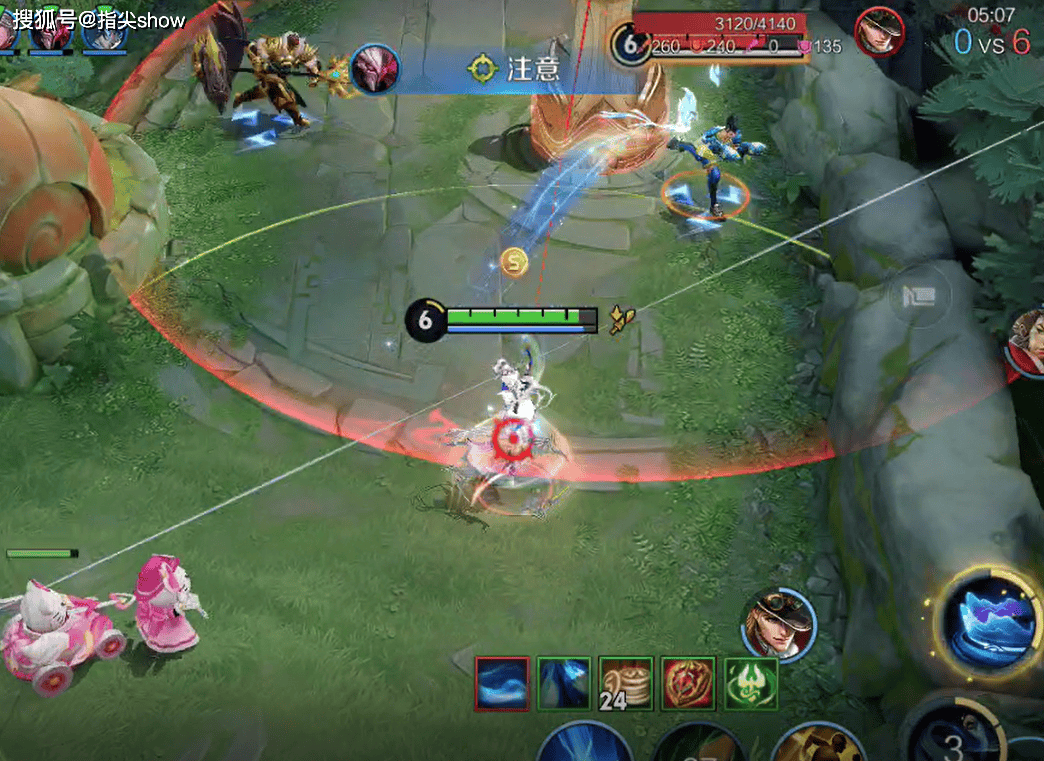Image resolution: width=1044 pixels, height=761 pixels.
Task: Use the stacked cookies item showing 24
Action: pyautogui.click(x=626, y=684)
